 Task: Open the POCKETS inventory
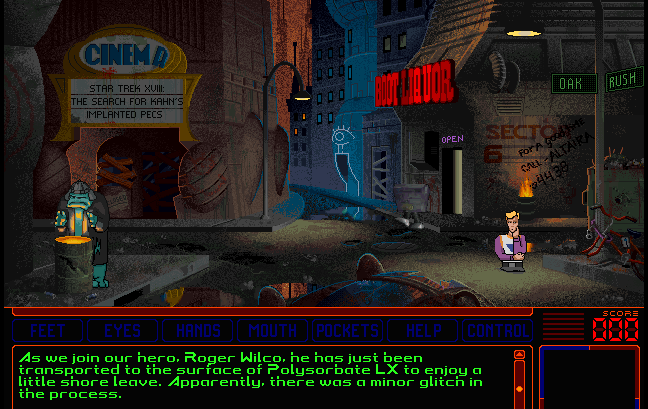point(347,330)
